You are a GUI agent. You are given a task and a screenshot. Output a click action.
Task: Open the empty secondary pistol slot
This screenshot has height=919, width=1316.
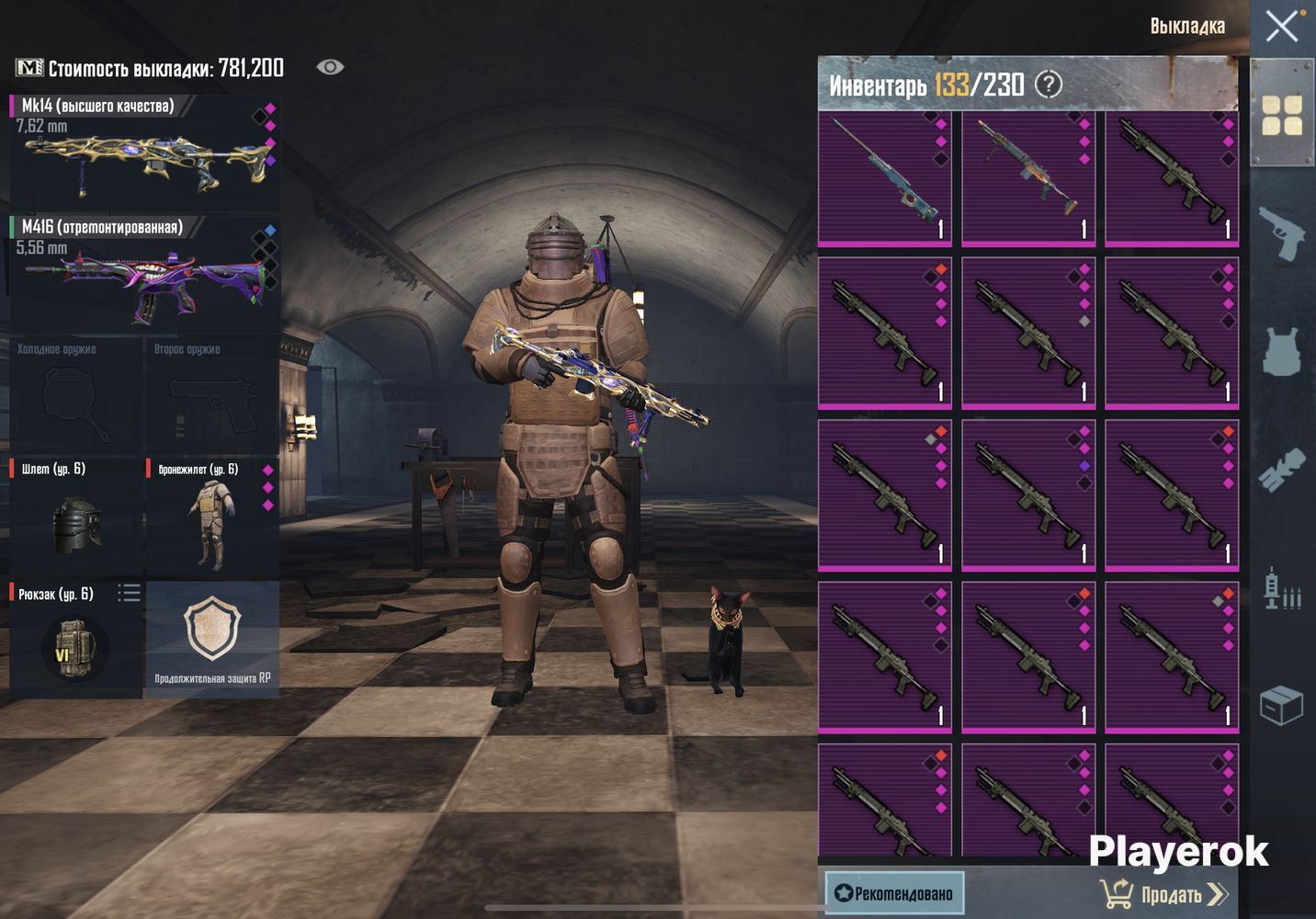pyautogui.click(x=212, y=395)
